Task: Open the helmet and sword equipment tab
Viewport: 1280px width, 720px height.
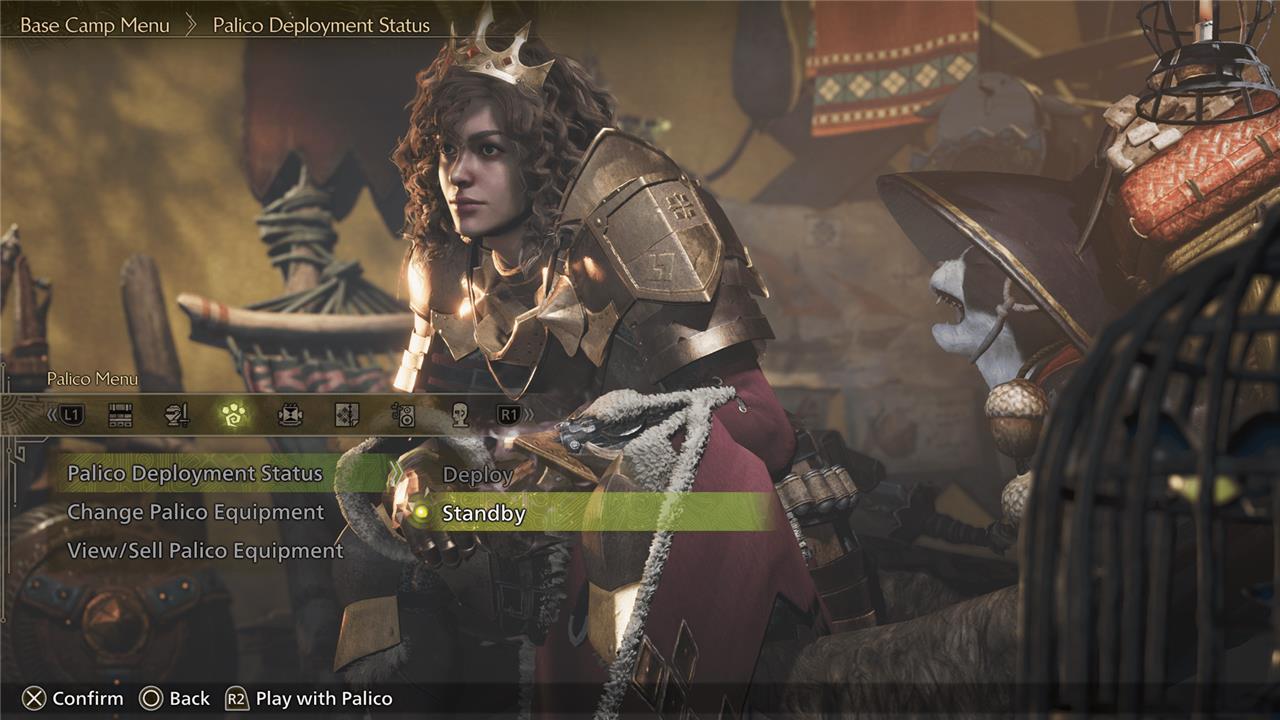Action: (x=177, y=415)
